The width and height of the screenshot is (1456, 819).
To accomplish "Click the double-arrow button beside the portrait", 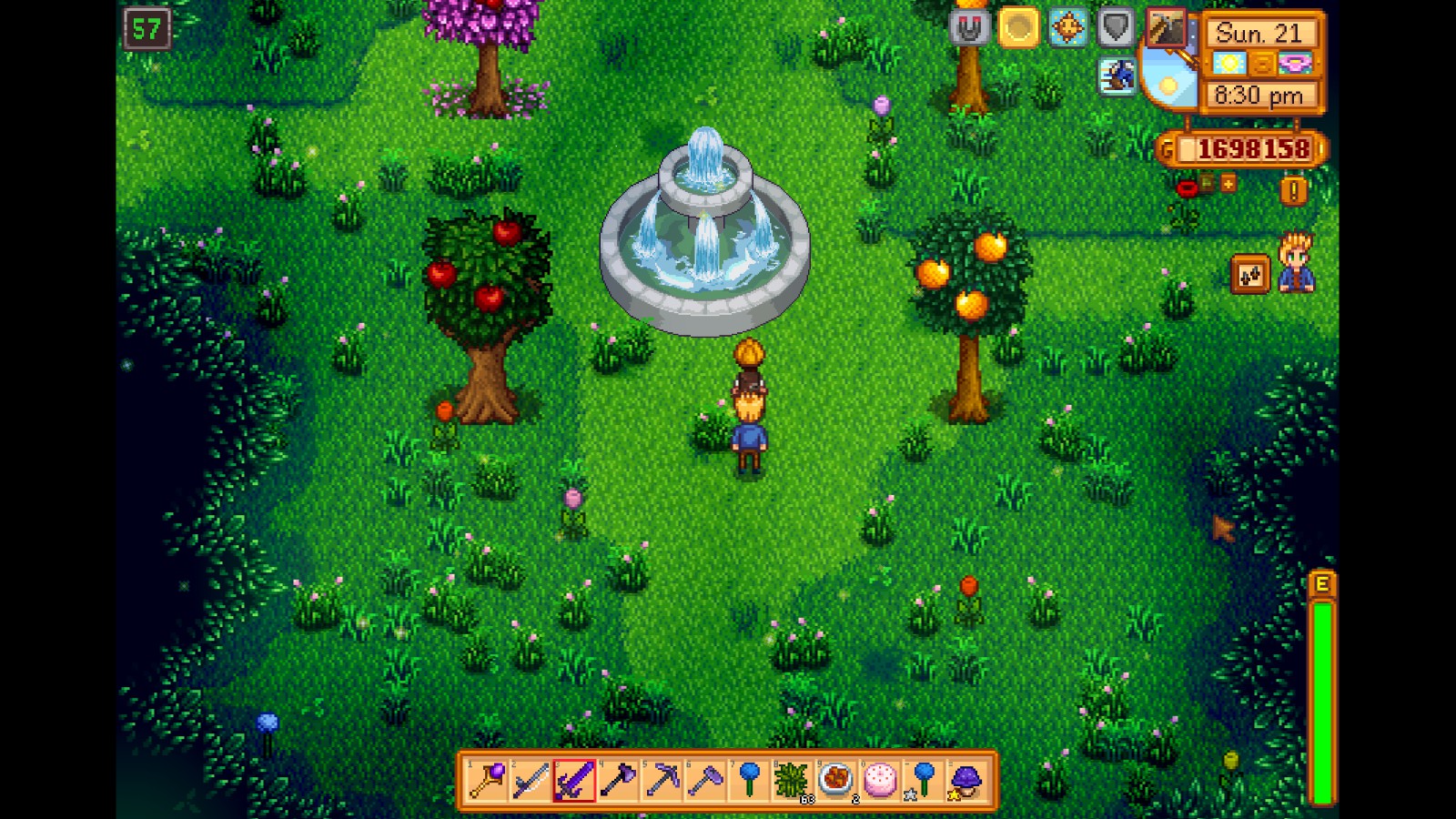I will coord(1249,275).
